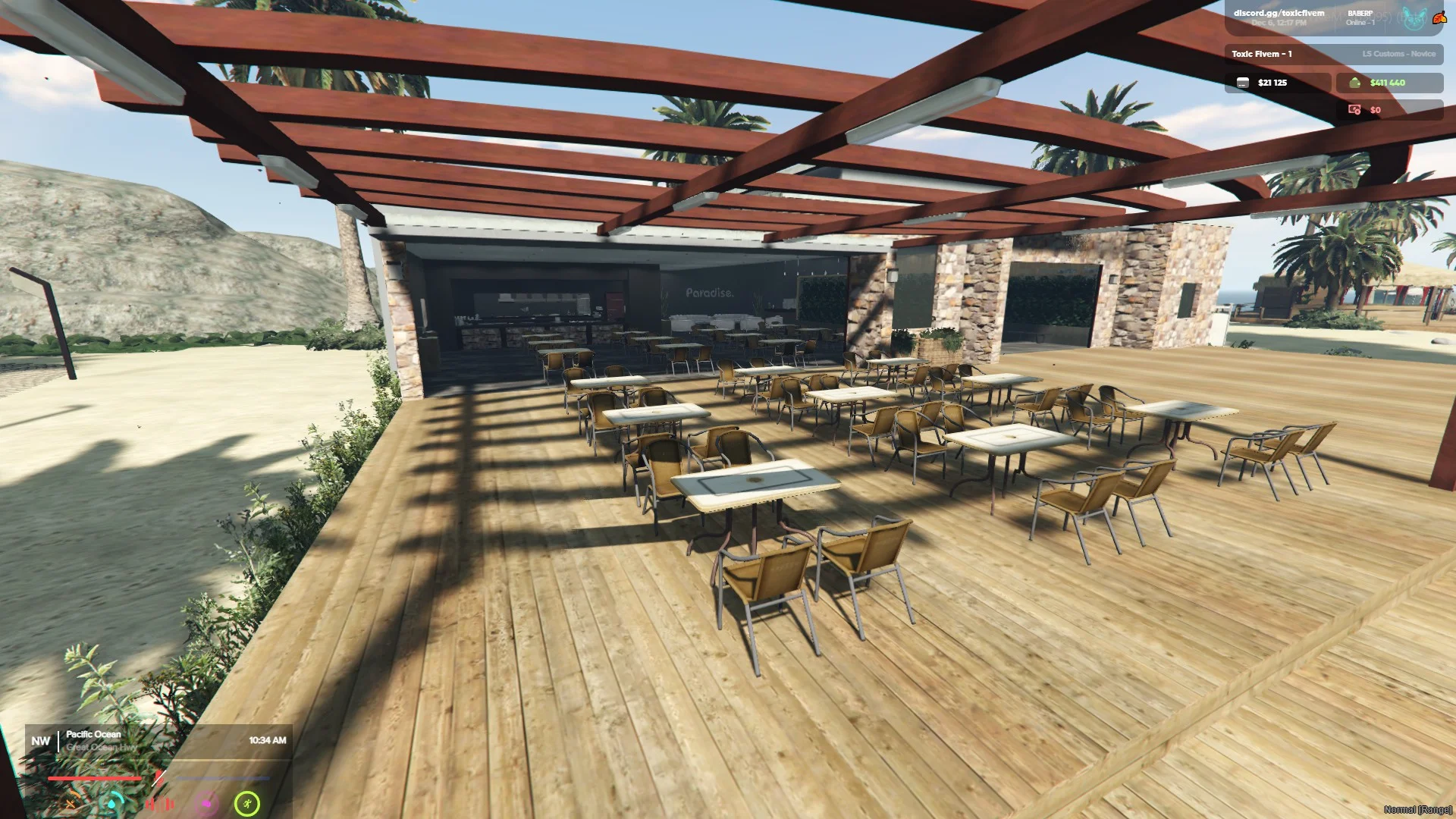Open the discord.gg/toxicfivem server link
1456x819 pixels.
coord(1279,13)
